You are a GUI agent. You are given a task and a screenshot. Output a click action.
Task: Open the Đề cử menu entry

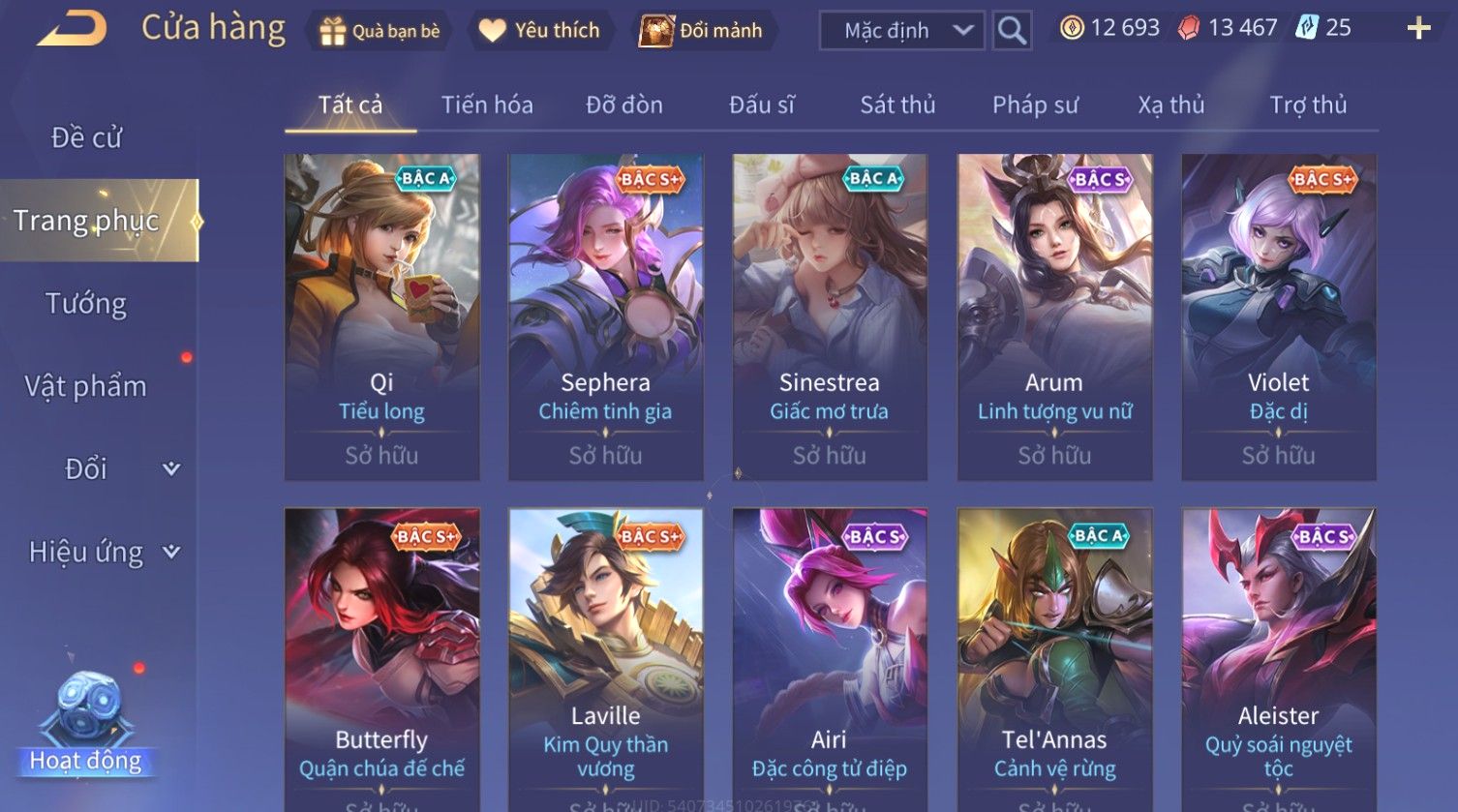pyautogui.click(x=86, y=137)
